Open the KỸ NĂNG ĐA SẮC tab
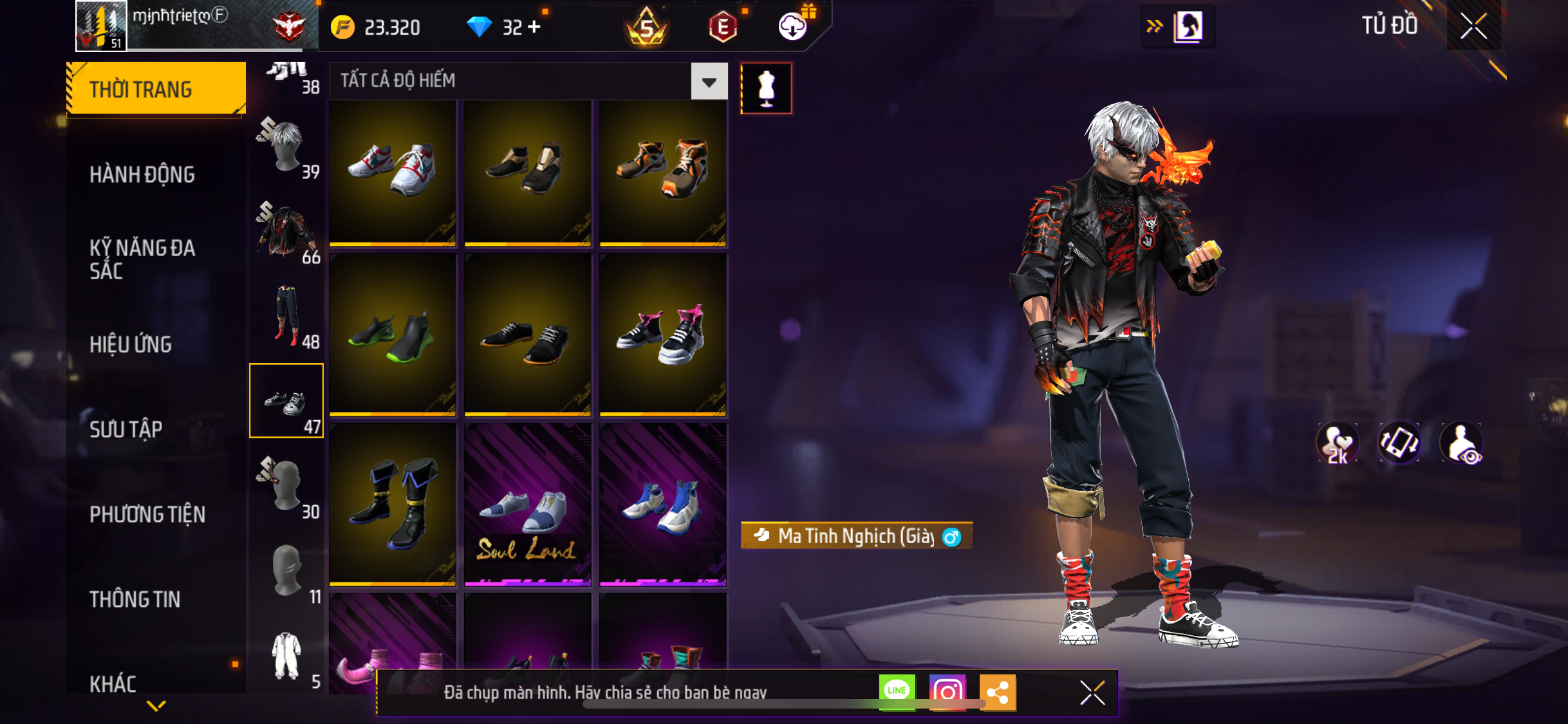1568x724 pixels. click(x=142, y=259)
